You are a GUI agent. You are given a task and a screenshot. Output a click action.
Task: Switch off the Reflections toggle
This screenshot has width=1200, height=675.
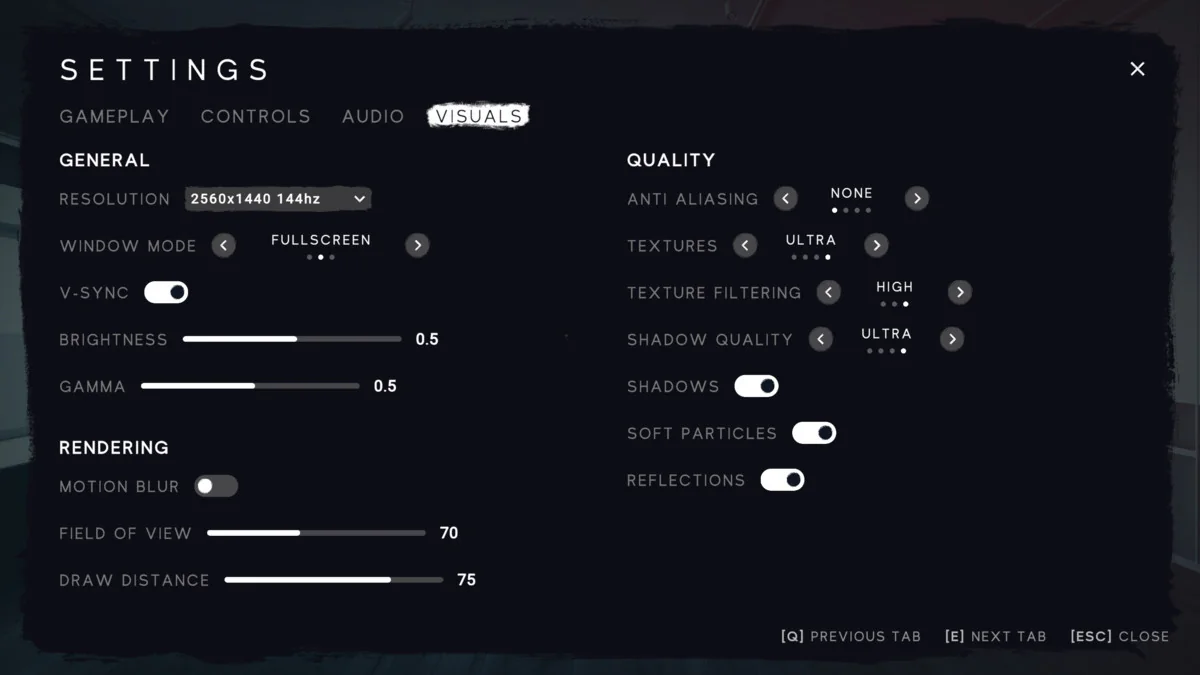click(782, 480)
